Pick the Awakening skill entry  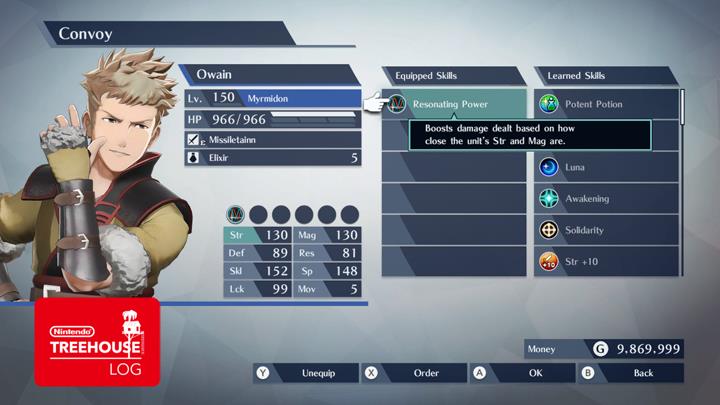[x=608, y=198]
